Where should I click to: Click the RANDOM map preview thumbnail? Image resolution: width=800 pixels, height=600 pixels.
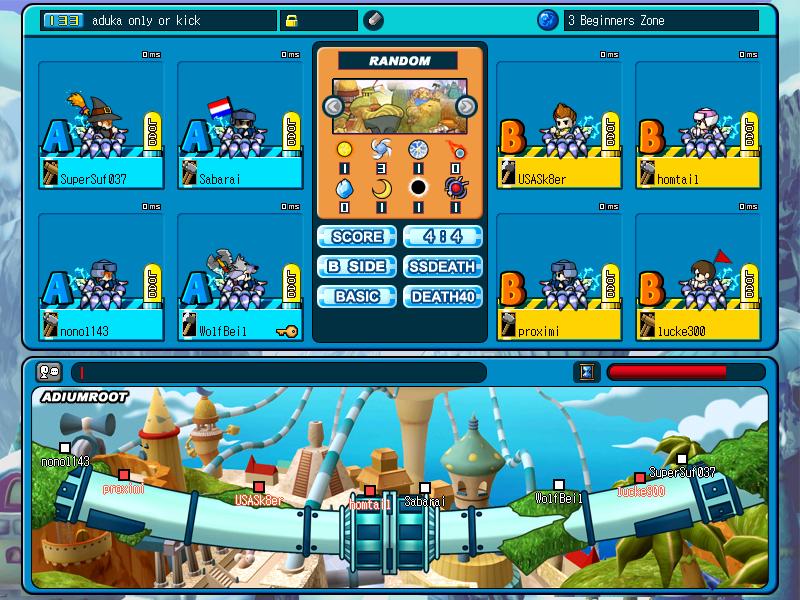coord(399,107)
